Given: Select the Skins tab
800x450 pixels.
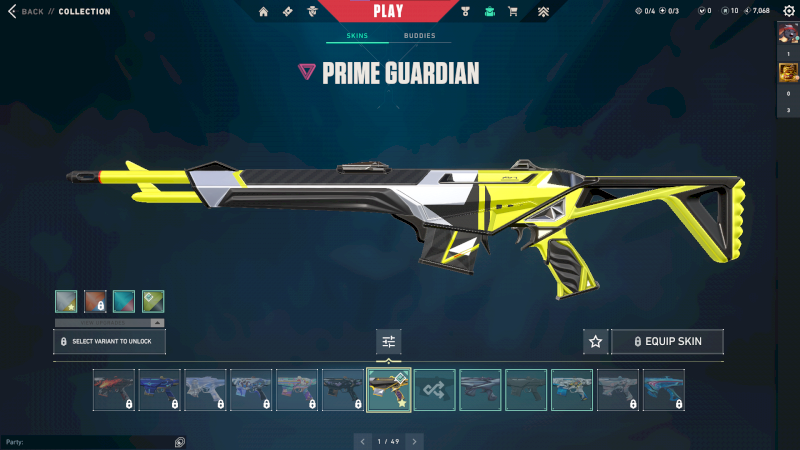Looking at the screenshot, I should [357, 36].
